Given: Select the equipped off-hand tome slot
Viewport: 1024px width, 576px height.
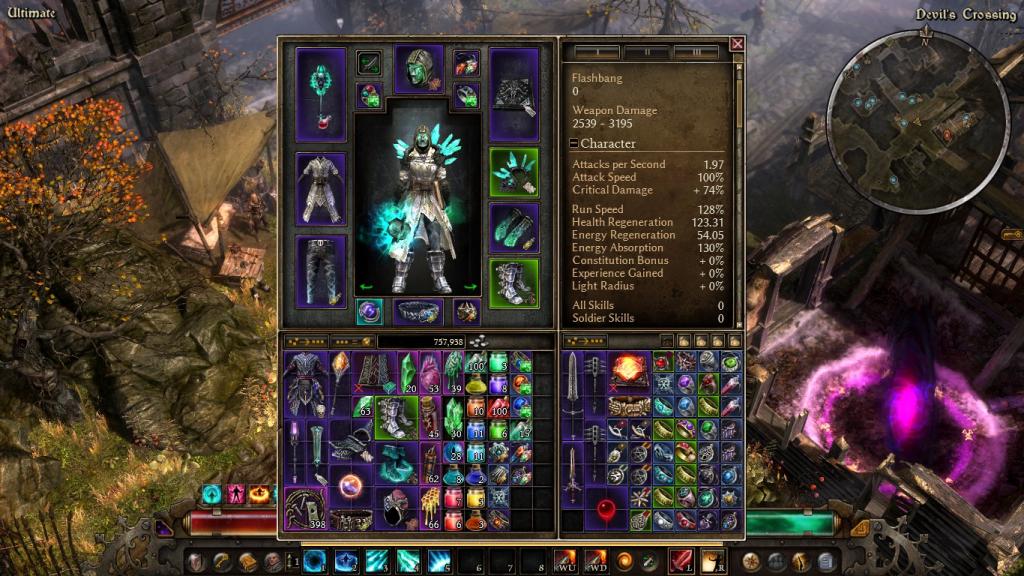Looking at the screenshot, I should click(514, 93).
